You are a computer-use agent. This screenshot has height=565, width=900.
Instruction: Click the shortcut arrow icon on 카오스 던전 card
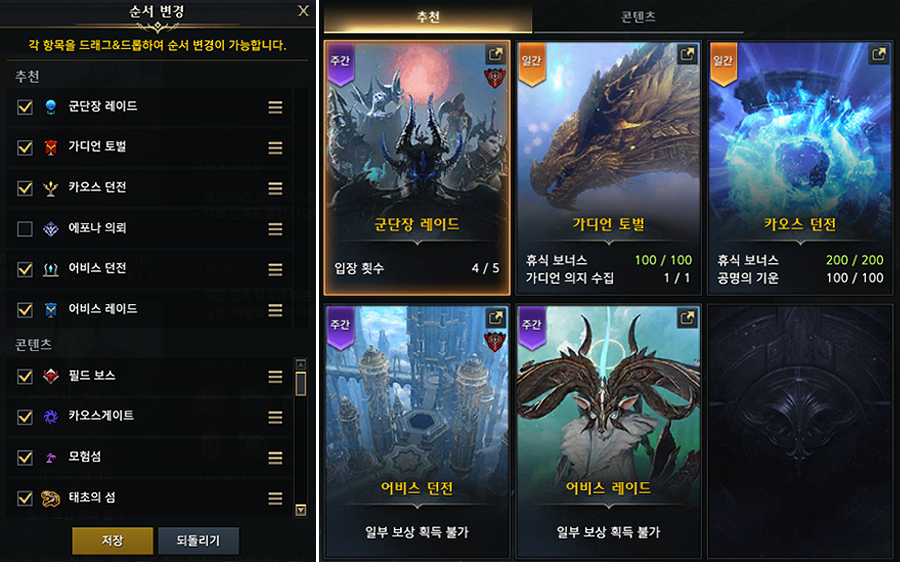point(878,55)
